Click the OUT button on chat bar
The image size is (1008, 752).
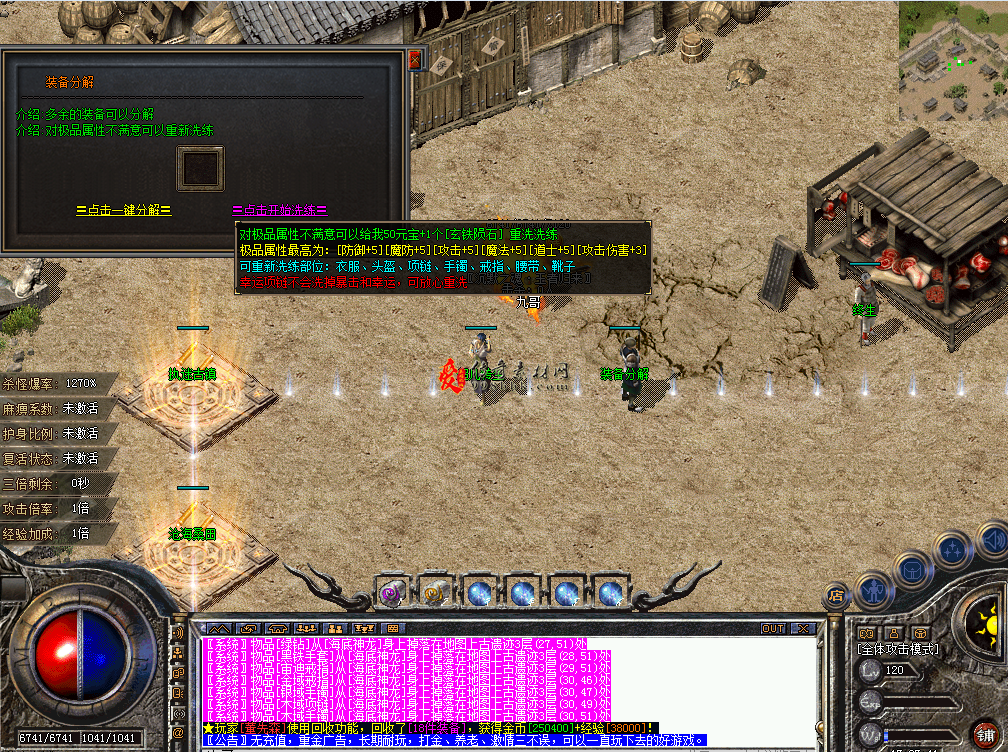click(773, 629)
